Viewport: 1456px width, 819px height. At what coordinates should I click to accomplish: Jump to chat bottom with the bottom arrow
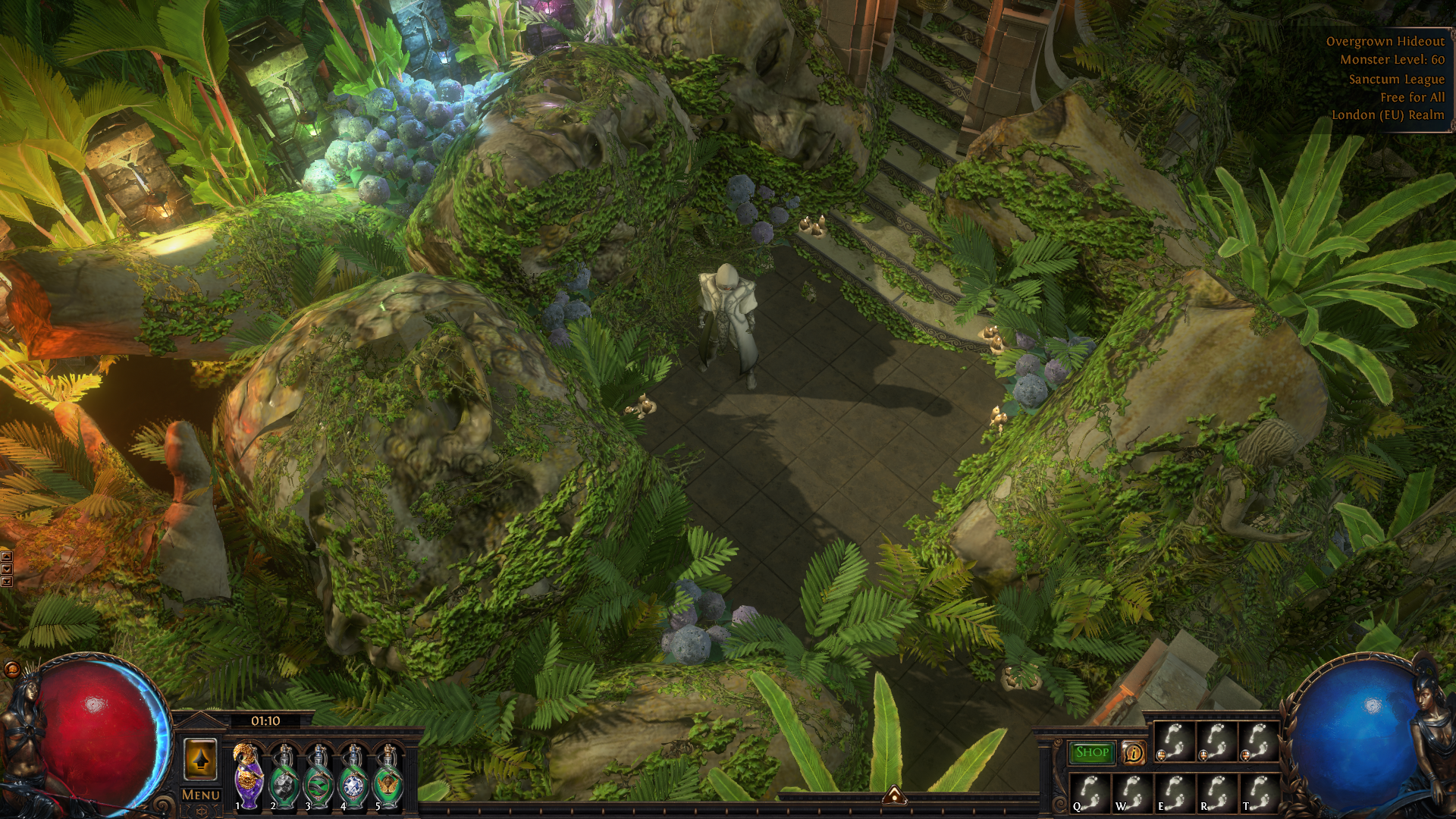click(7, 582)
